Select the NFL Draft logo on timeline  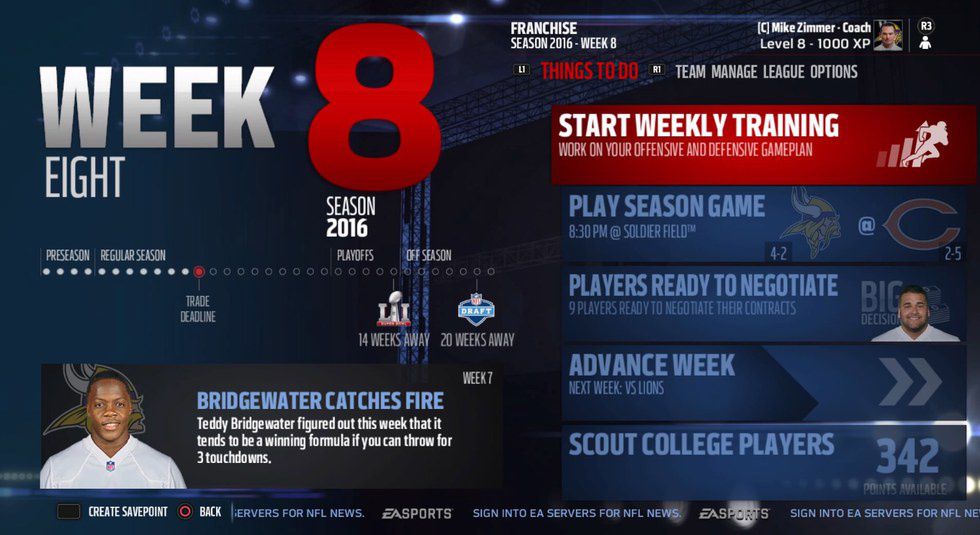pos(476,310)
